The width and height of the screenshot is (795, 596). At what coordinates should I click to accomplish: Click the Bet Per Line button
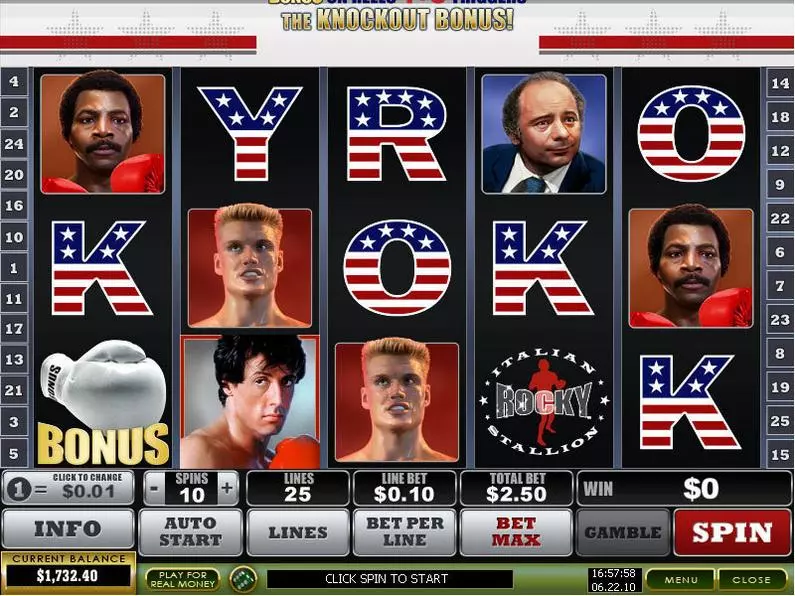pyautogui.click(x=404, y=532)
